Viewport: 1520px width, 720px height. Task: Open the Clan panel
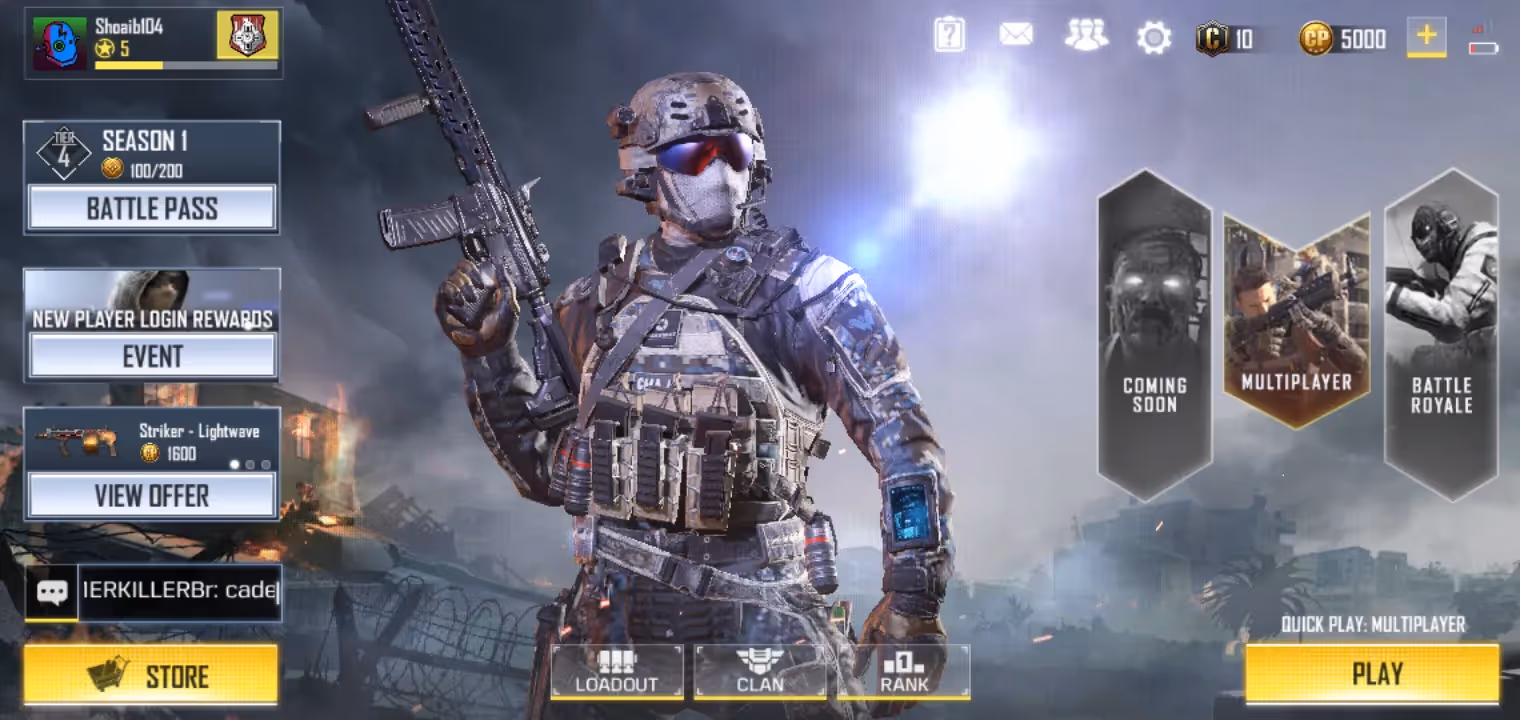coord(760,673)
